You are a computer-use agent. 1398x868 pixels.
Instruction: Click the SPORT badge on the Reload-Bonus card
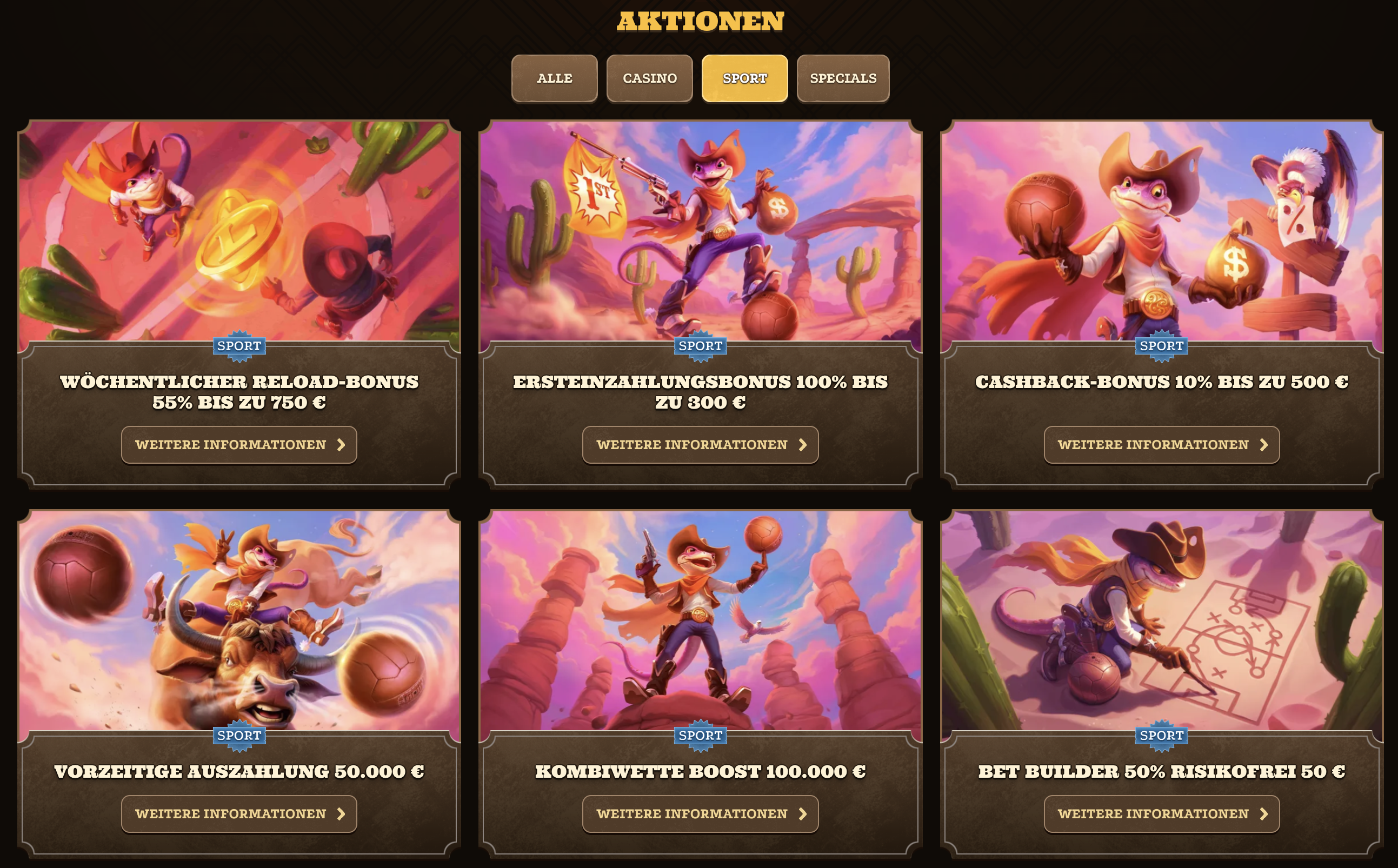coord(239,346)
